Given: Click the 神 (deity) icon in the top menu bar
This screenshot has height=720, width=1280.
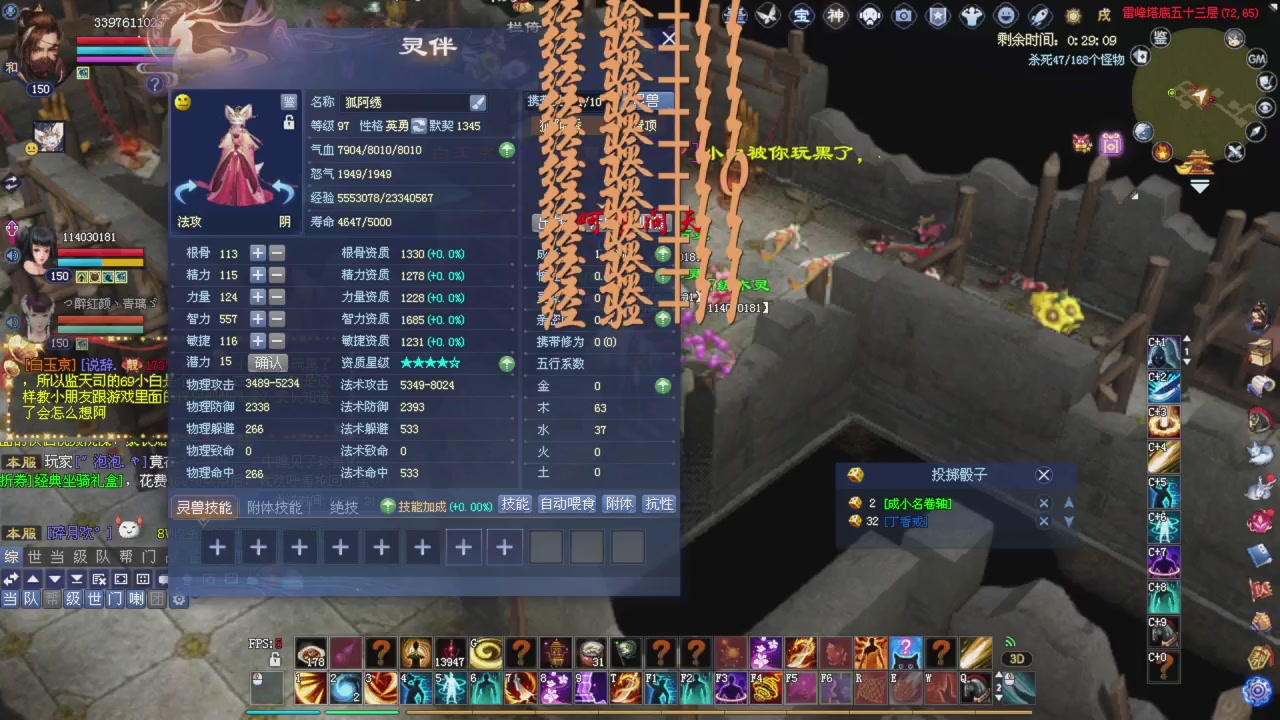Looking at the screenshot, I should click(836, 15).
